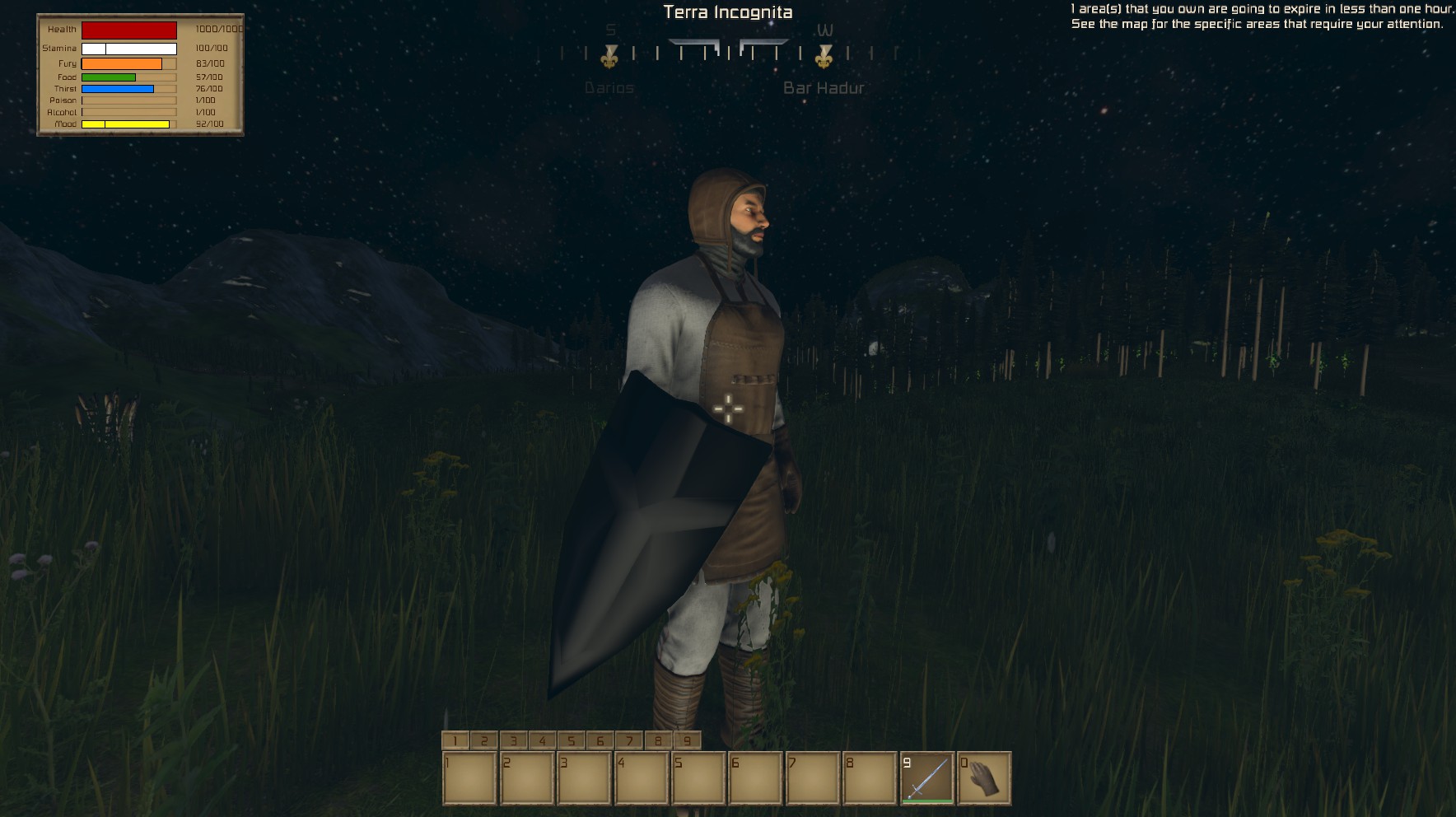Switch to hotbar page 2
The width and height of the screenshot is (1456, 817).
pyautogui.click(x=484, y=740)
